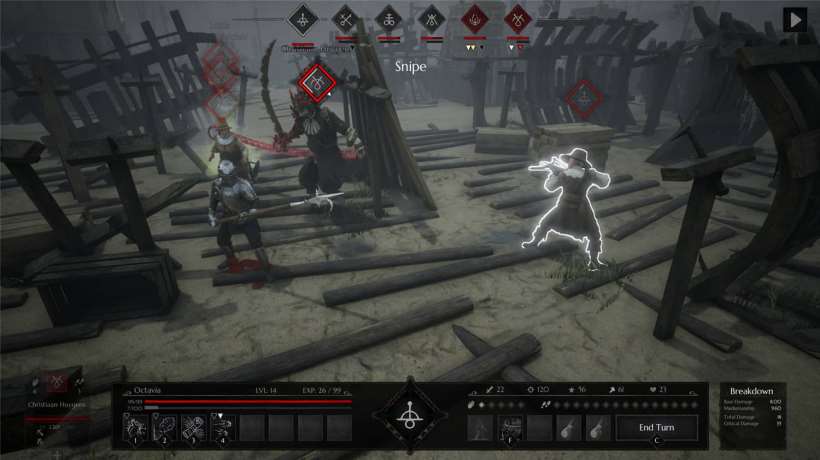Click the play arrow button in corner

(x=795, y=20)
